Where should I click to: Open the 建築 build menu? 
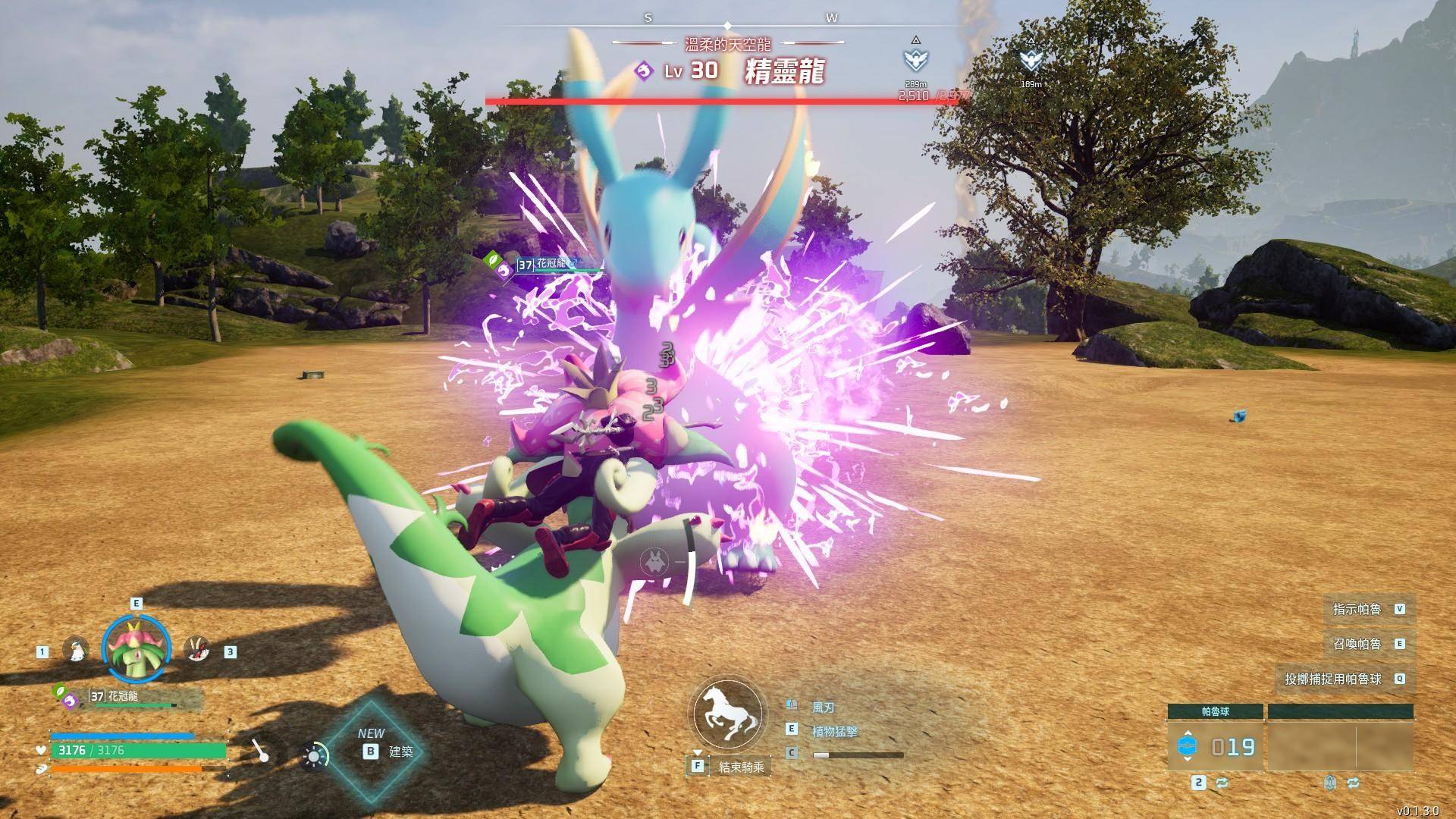[x=388, y=751]
